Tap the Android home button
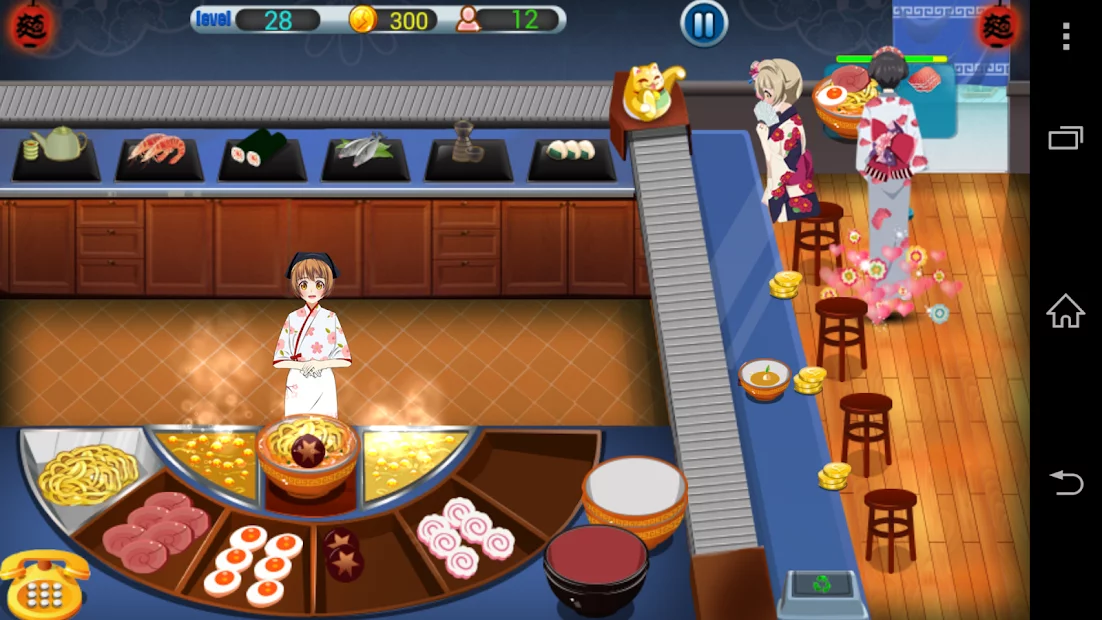This screenshot has width=1102, height=620. [x=1066, y=312]
